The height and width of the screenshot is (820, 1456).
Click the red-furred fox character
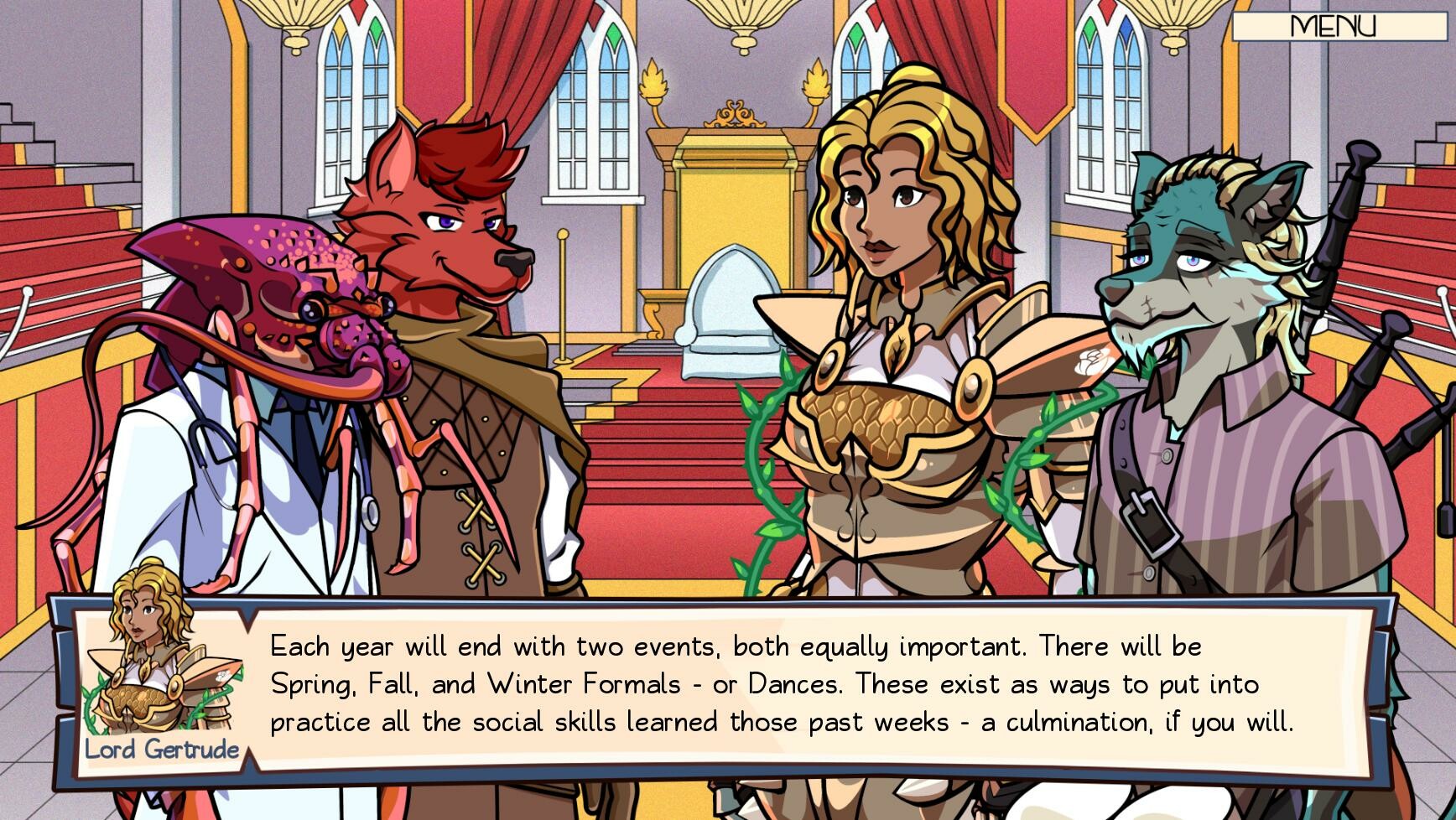point(453,243)
